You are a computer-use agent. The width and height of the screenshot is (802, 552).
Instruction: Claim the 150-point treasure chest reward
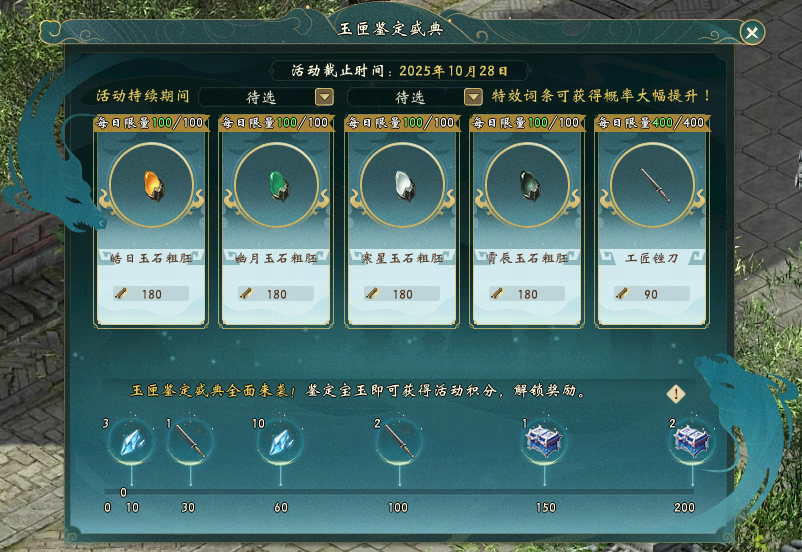(545, 441)
